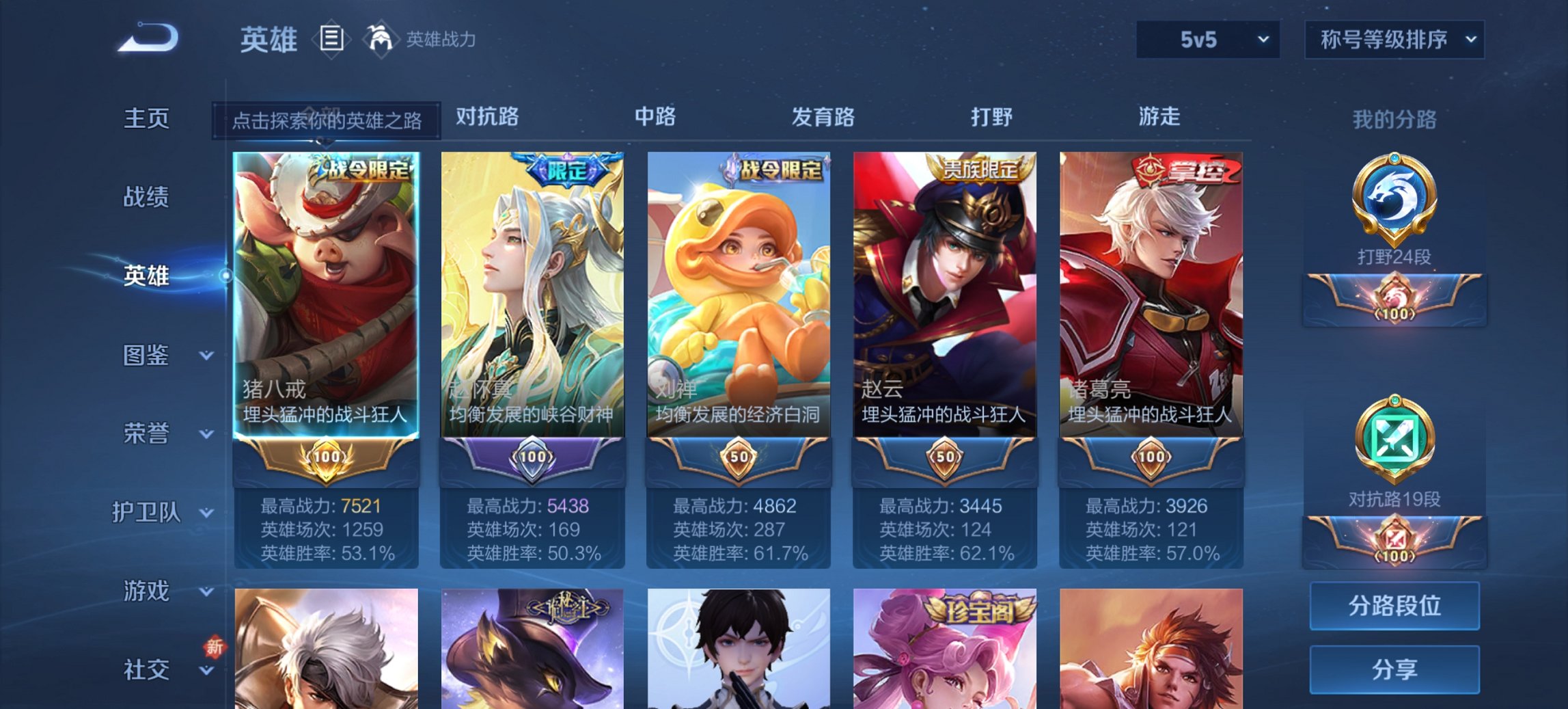This screenshot has width=1568, height=709.
Task: Open the 5v5 mode dropdown
Action: (x=1207, y=40)
